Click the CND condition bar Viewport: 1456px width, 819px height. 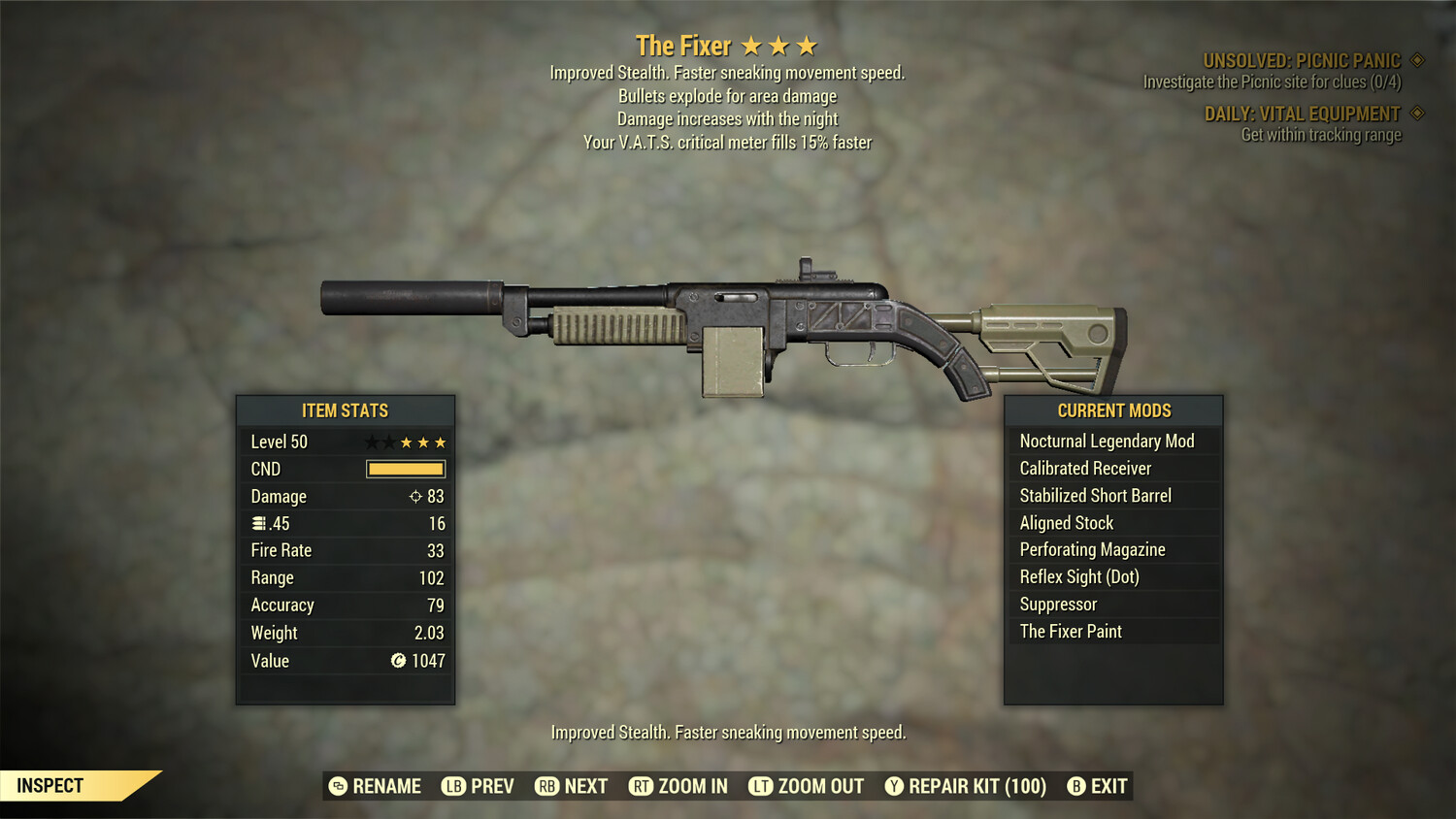point(405,469)
